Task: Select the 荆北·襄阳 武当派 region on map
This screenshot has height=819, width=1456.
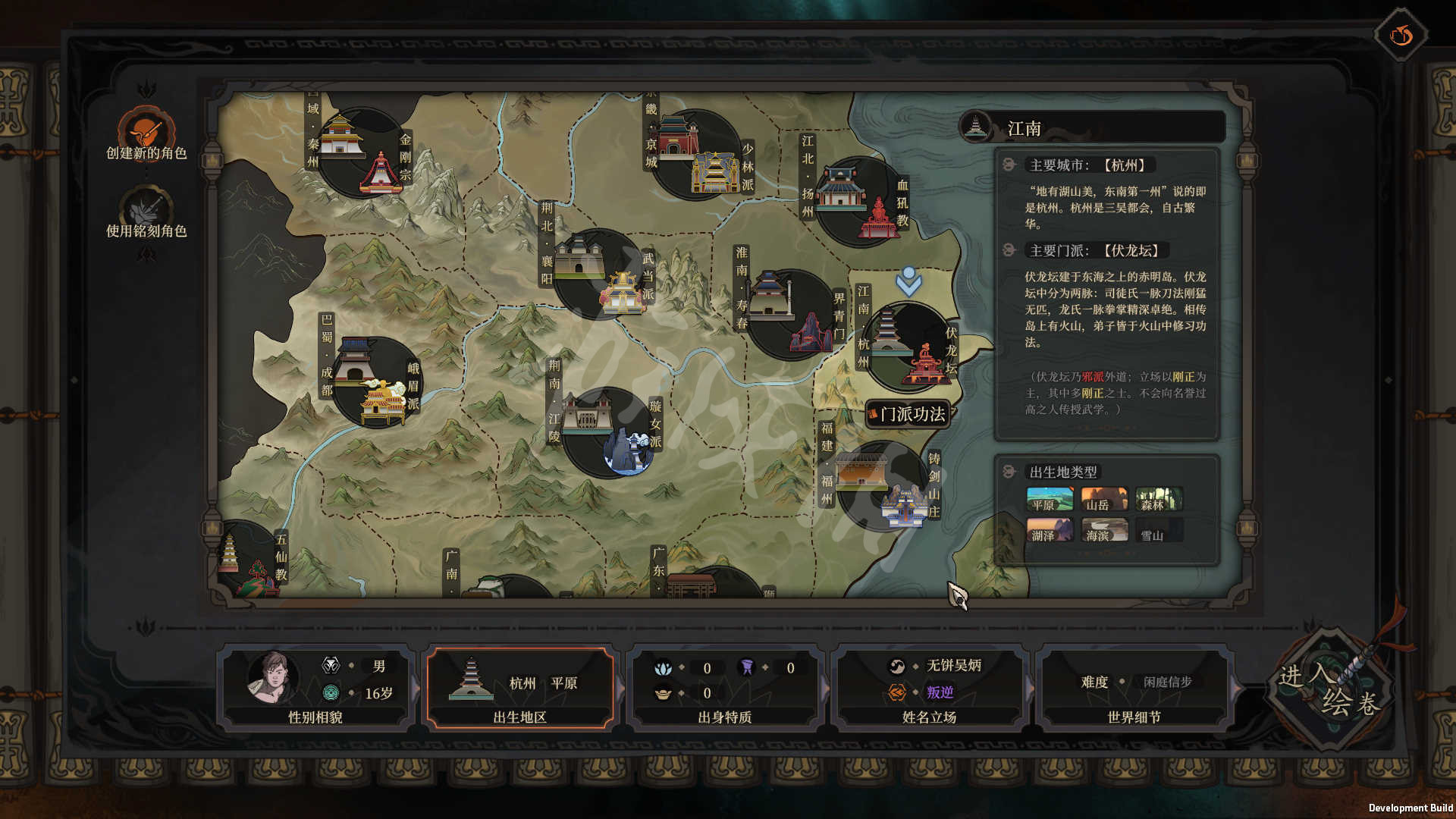Action: coord(599,275)
